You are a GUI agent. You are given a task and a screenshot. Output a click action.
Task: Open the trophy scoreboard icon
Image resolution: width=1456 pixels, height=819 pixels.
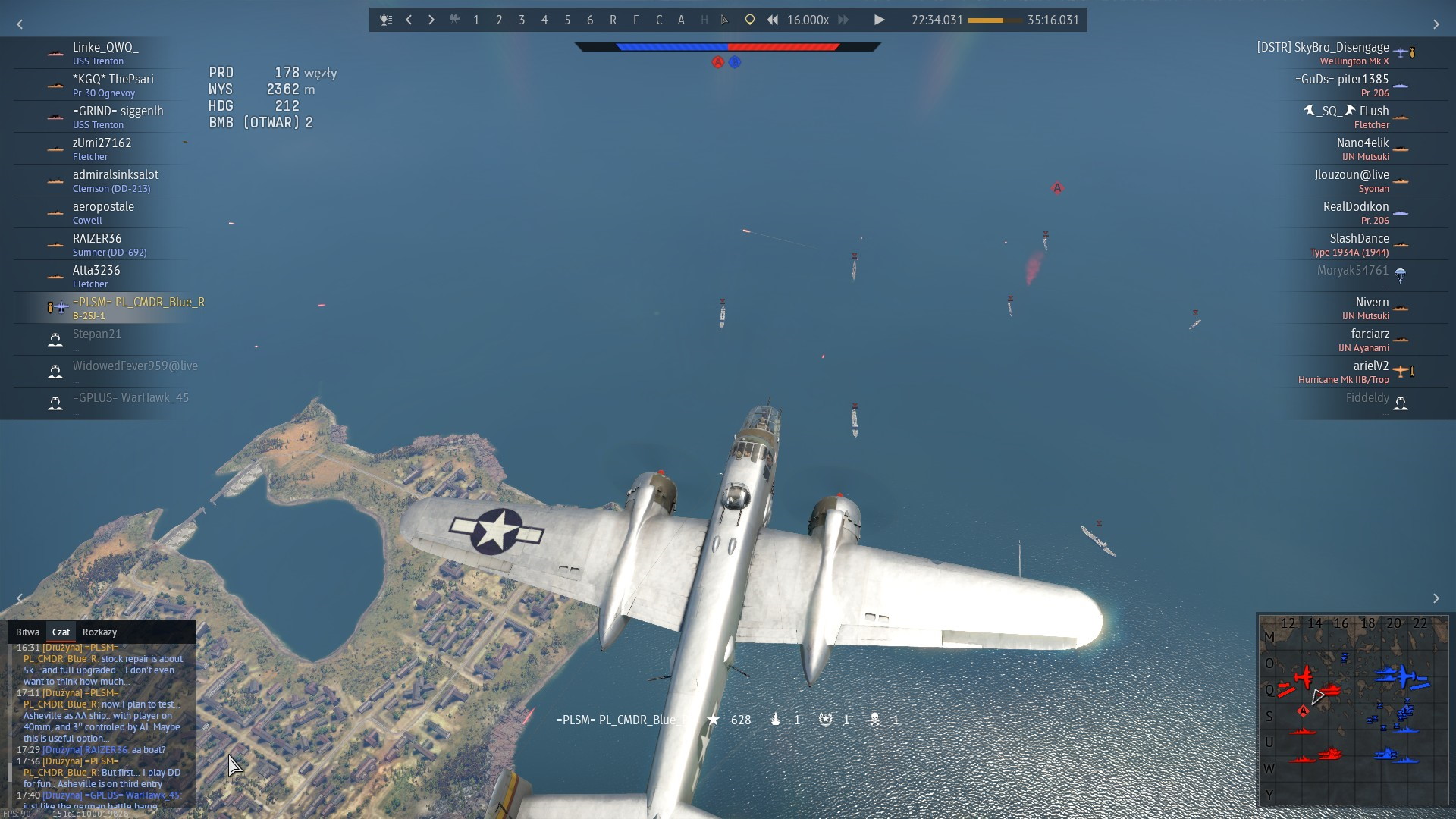tap(386, 20)
